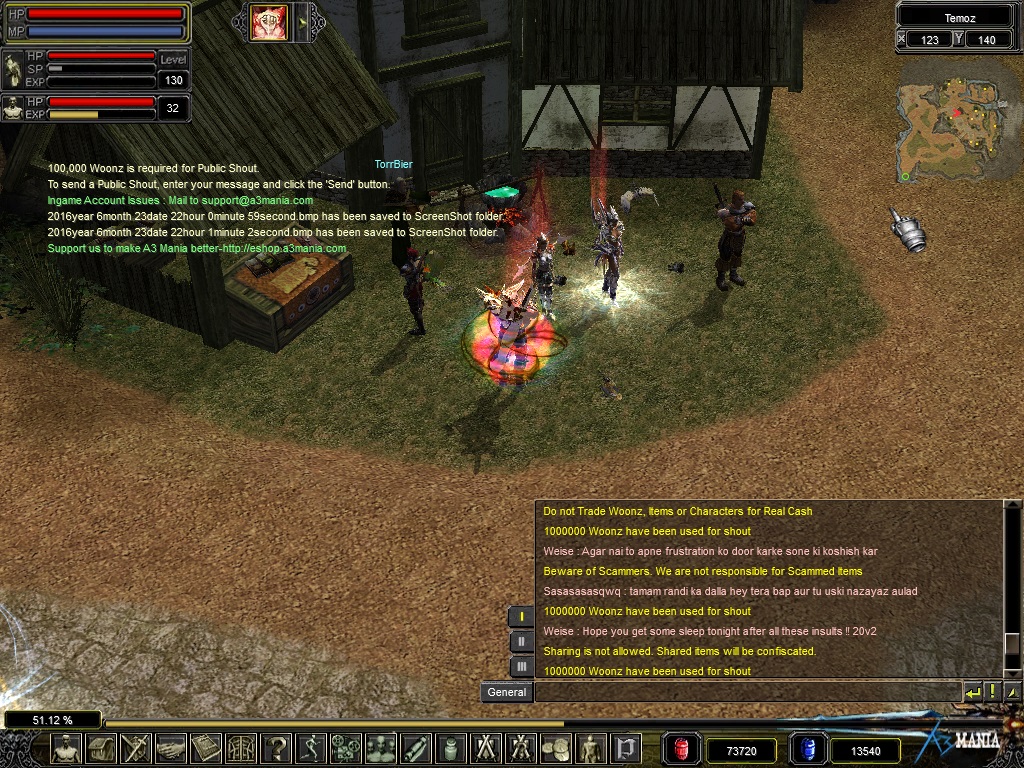This screenshot has height=768, width=1024.
Task: Switch to chat tab I
Action: [x=521, y=617]
